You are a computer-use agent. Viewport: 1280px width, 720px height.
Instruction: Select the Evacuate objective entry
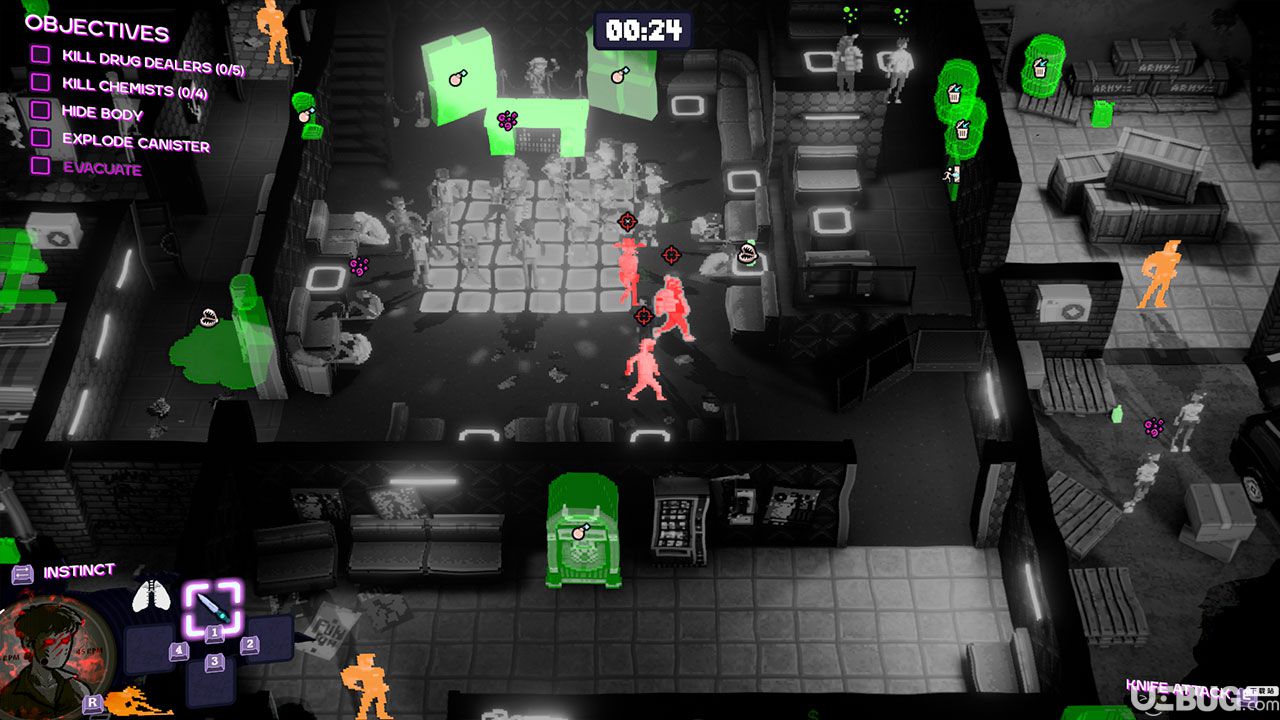coord(101,167)
